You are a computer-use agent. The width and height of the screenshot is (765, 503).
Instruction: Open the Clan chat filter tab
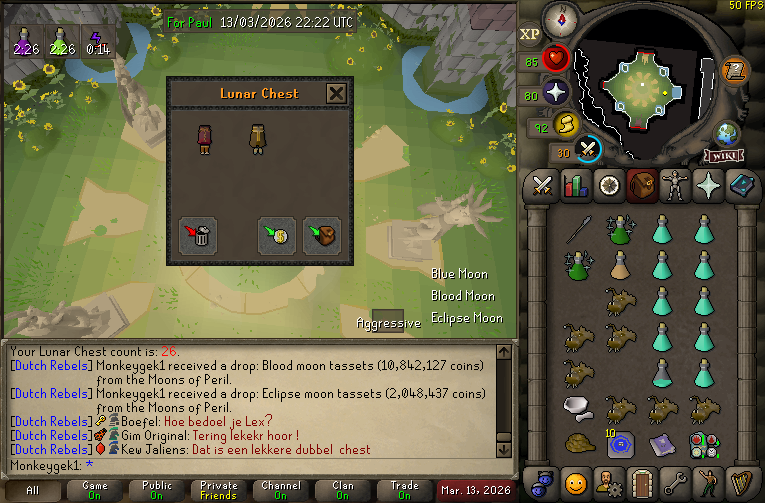point(343,490)
